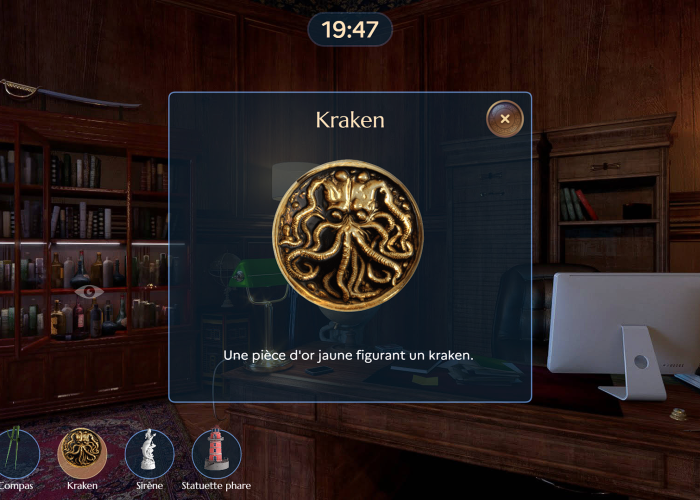
Task: Select the Compas inventory item
Action: (17, 452)
